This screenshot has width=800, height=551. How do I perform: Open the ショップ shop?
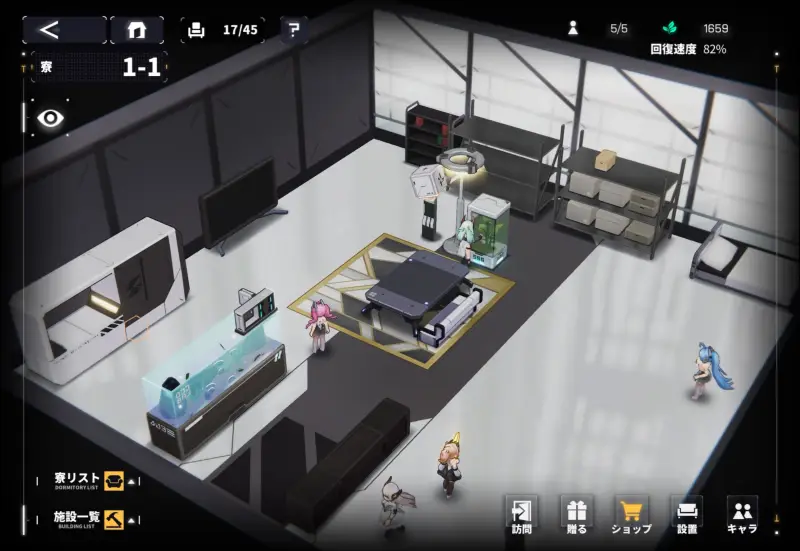pyautogui.click(x=631, y=515)
